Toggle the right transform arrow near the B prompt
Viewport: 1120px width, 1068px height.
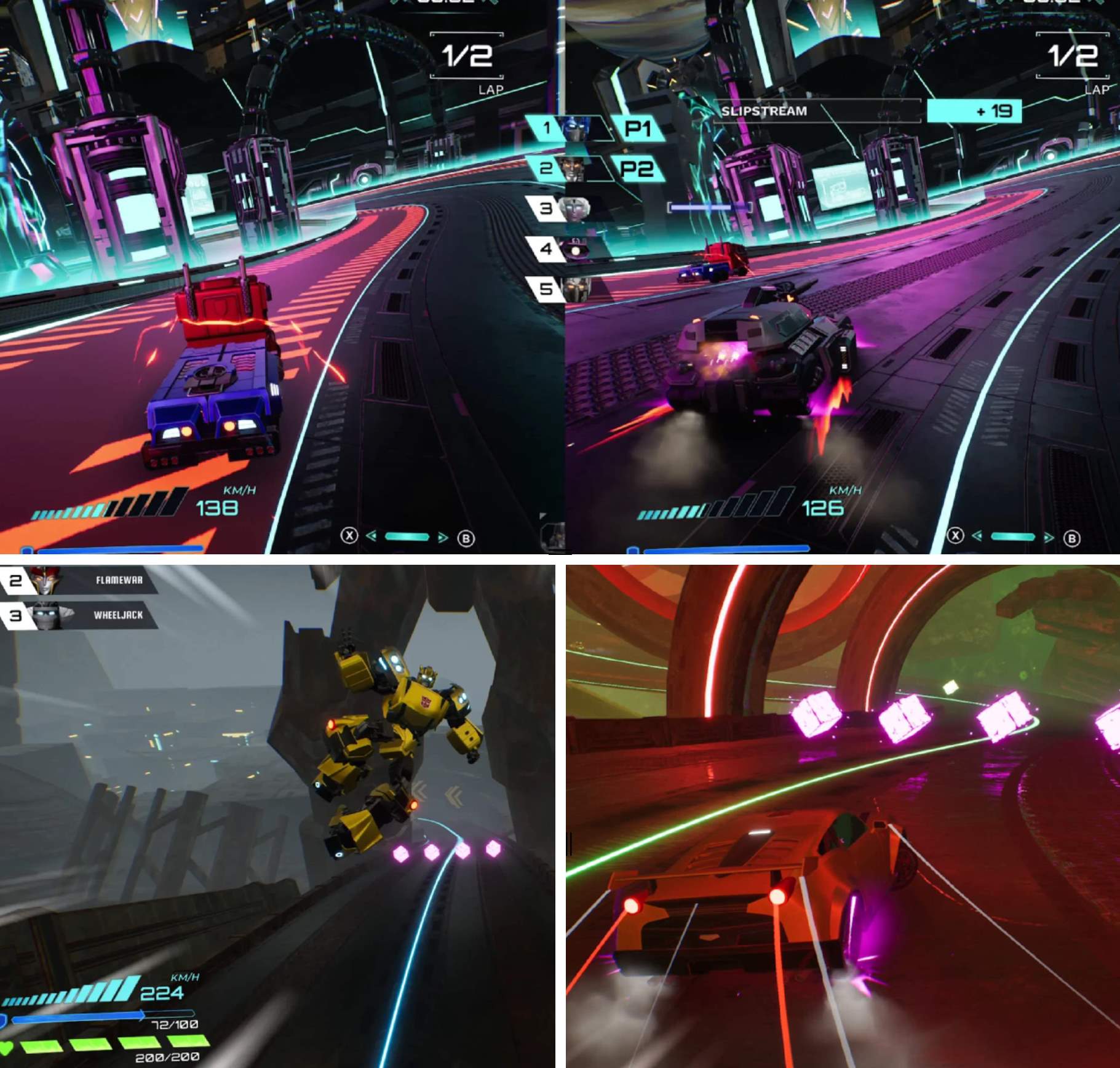[x=443, y=536]
